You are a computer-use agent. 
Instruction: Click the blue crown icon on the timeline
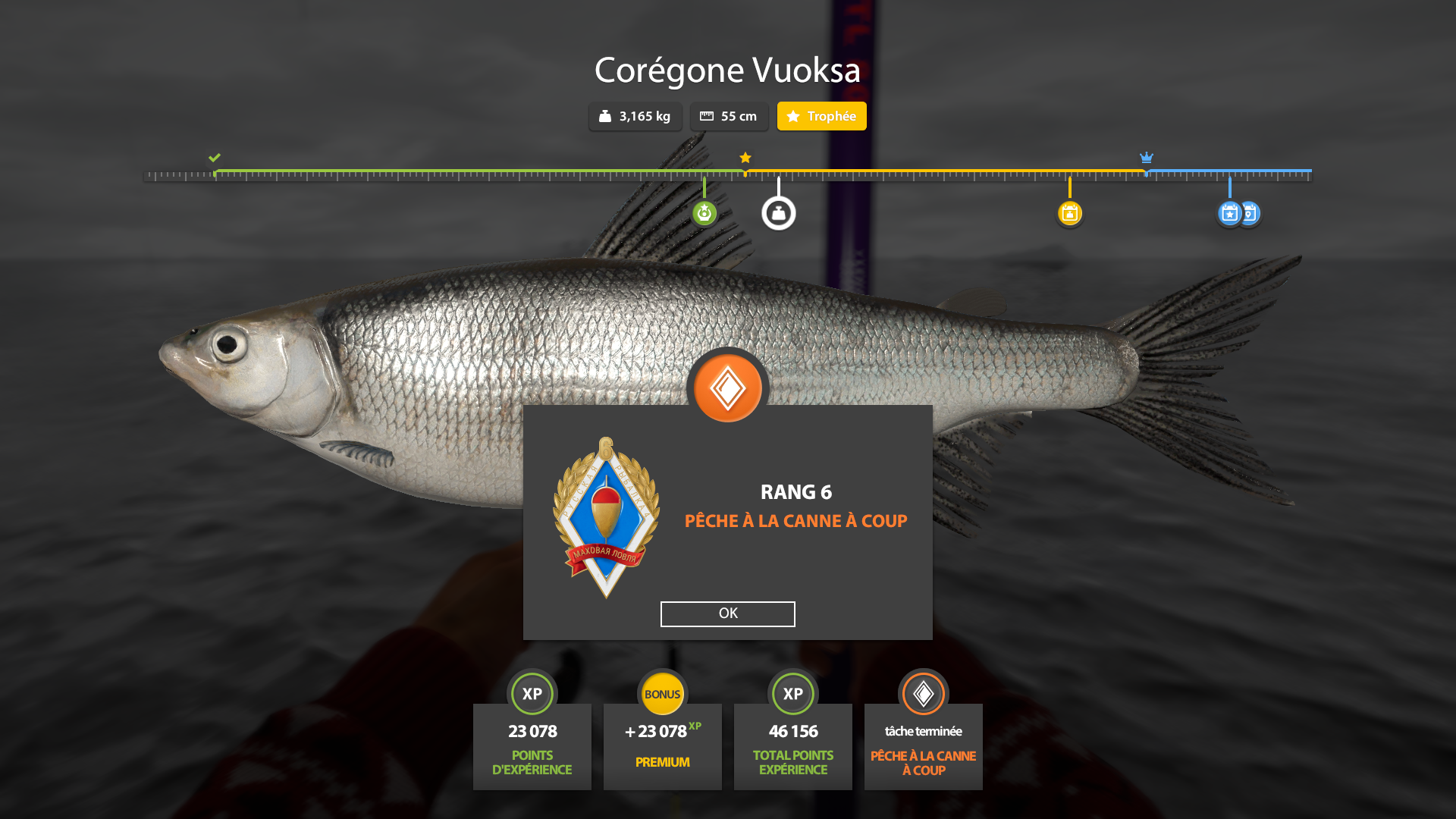[x=1146, y=158]
